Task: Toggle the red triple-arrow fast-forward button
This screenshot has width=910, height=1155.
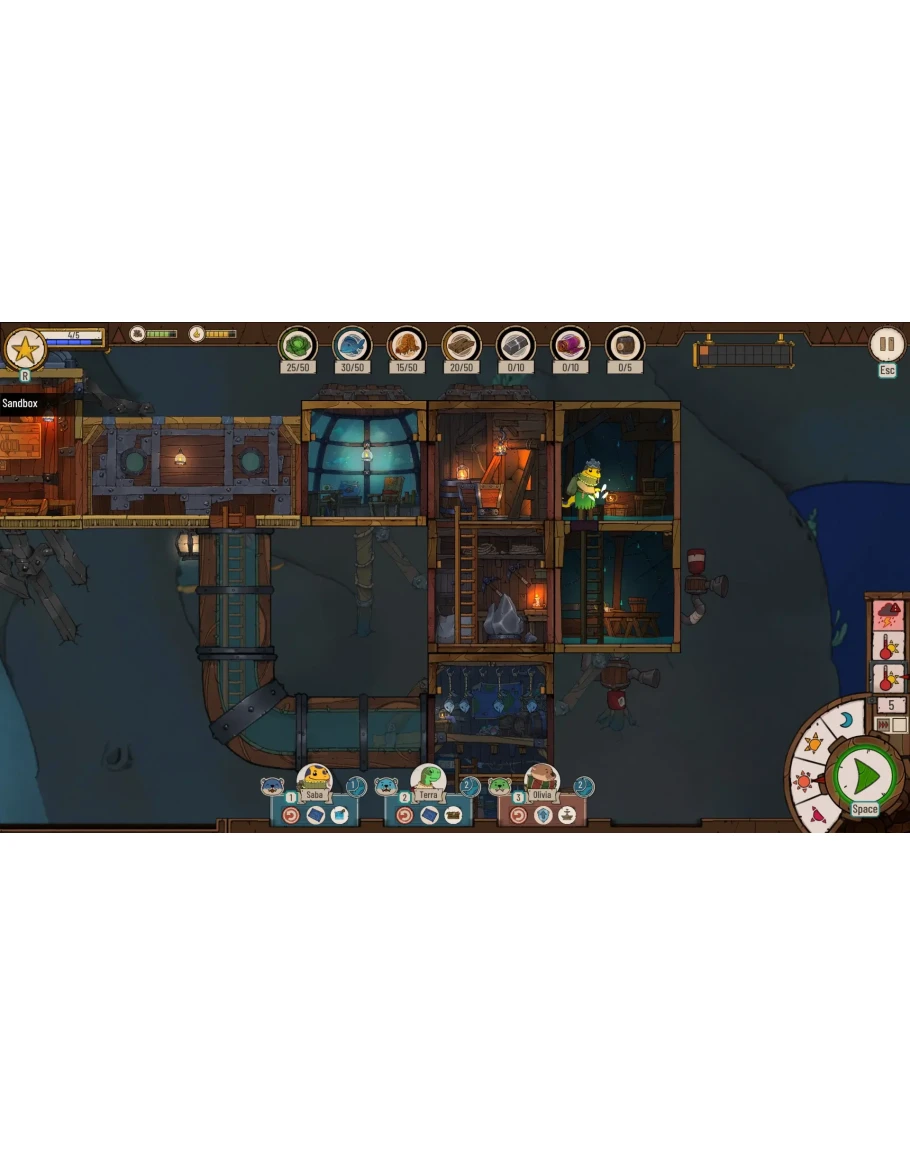Action: tap(883, 724)
